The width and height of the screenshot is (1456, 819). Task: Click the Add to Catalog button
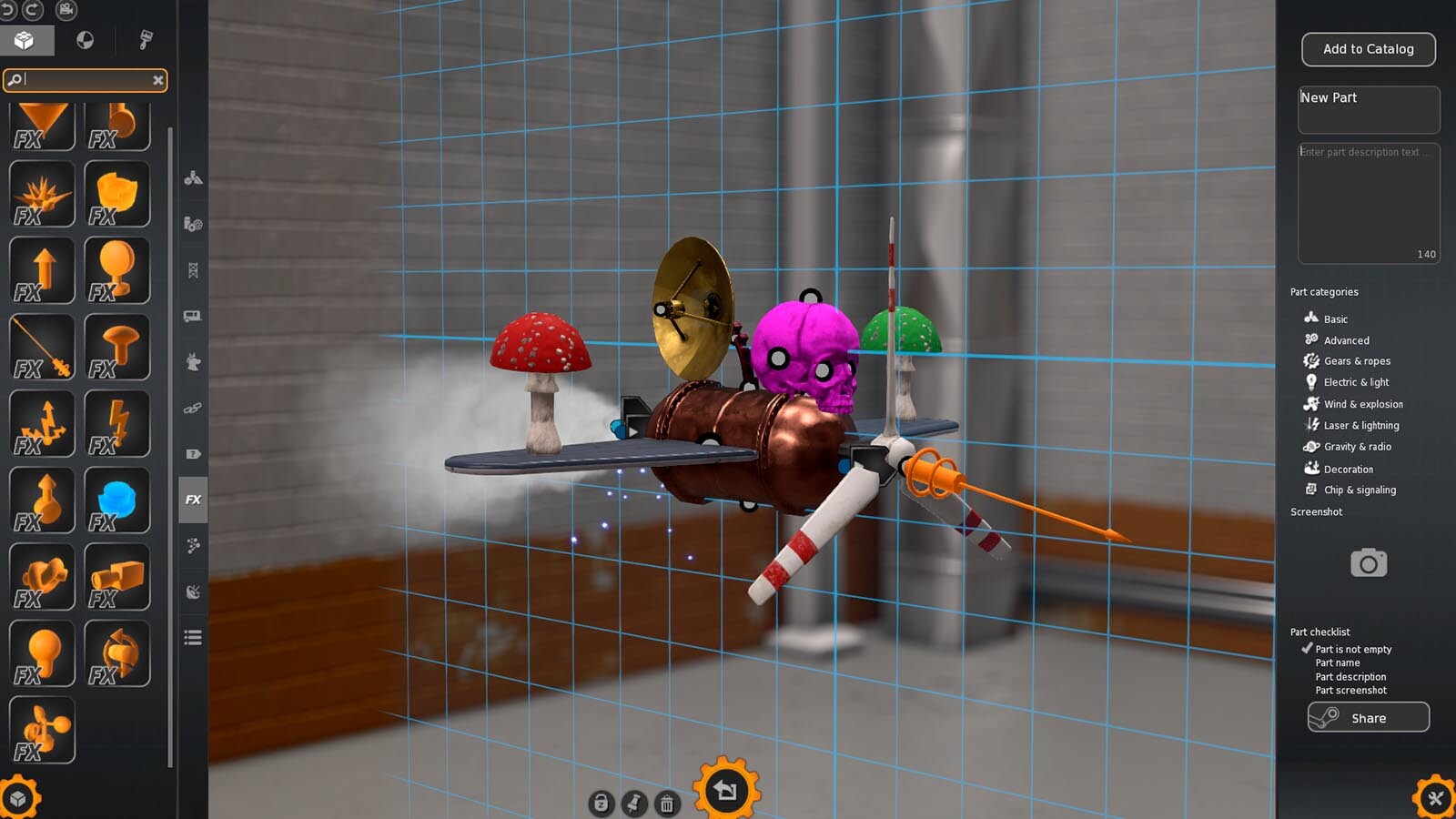click(x=1368, y=48)
